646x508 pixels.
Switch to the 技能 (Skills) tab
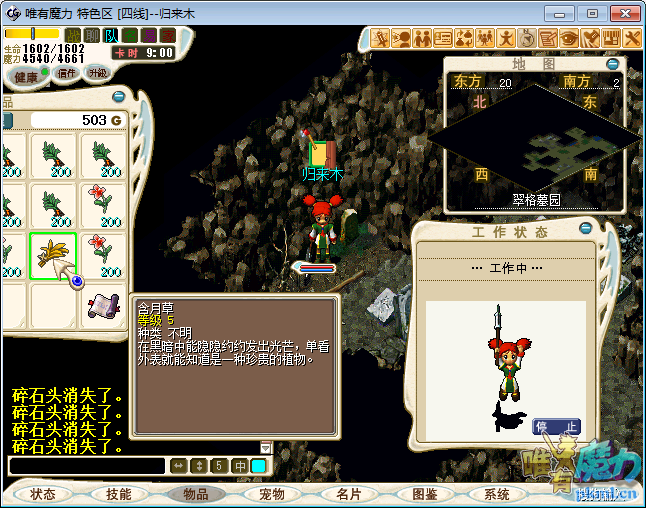pyautogui.click(x=119, y=494)
